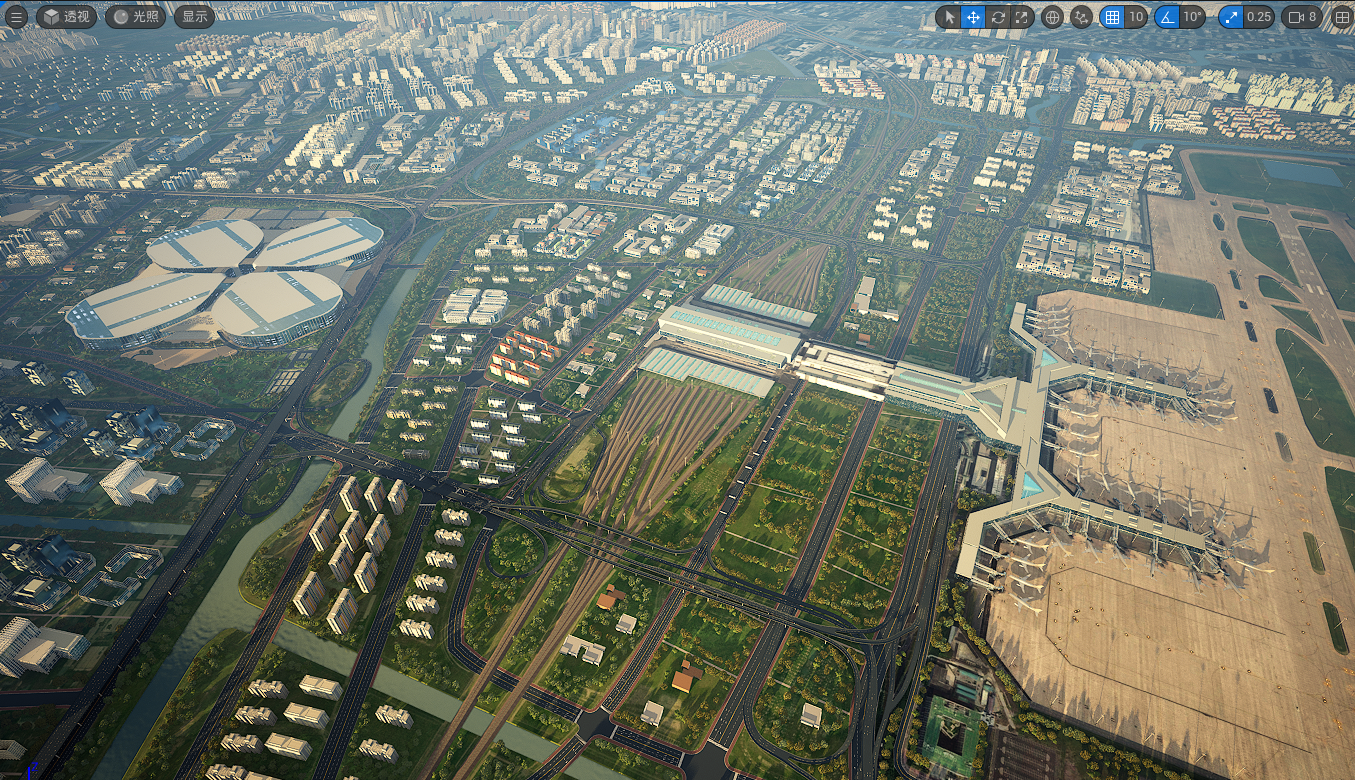Choose the arrow select tool
The height and width of the screenshot is (780, 1355).
point(950,17)
